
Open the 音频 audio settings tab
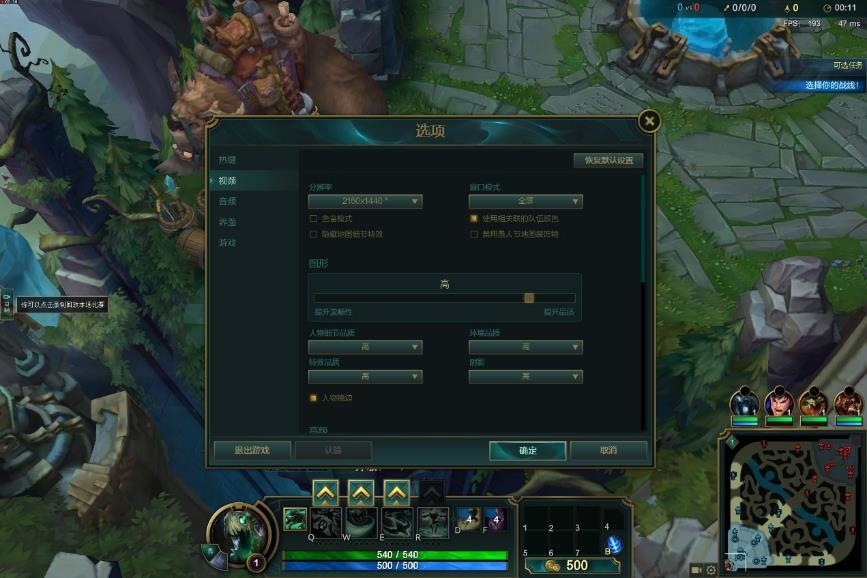tap(228, 201)
